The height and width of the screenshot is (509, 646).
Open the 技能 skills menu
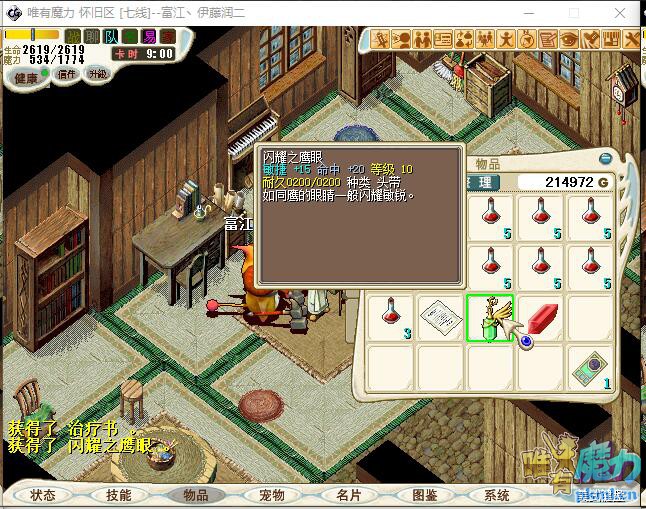(119, 495)
